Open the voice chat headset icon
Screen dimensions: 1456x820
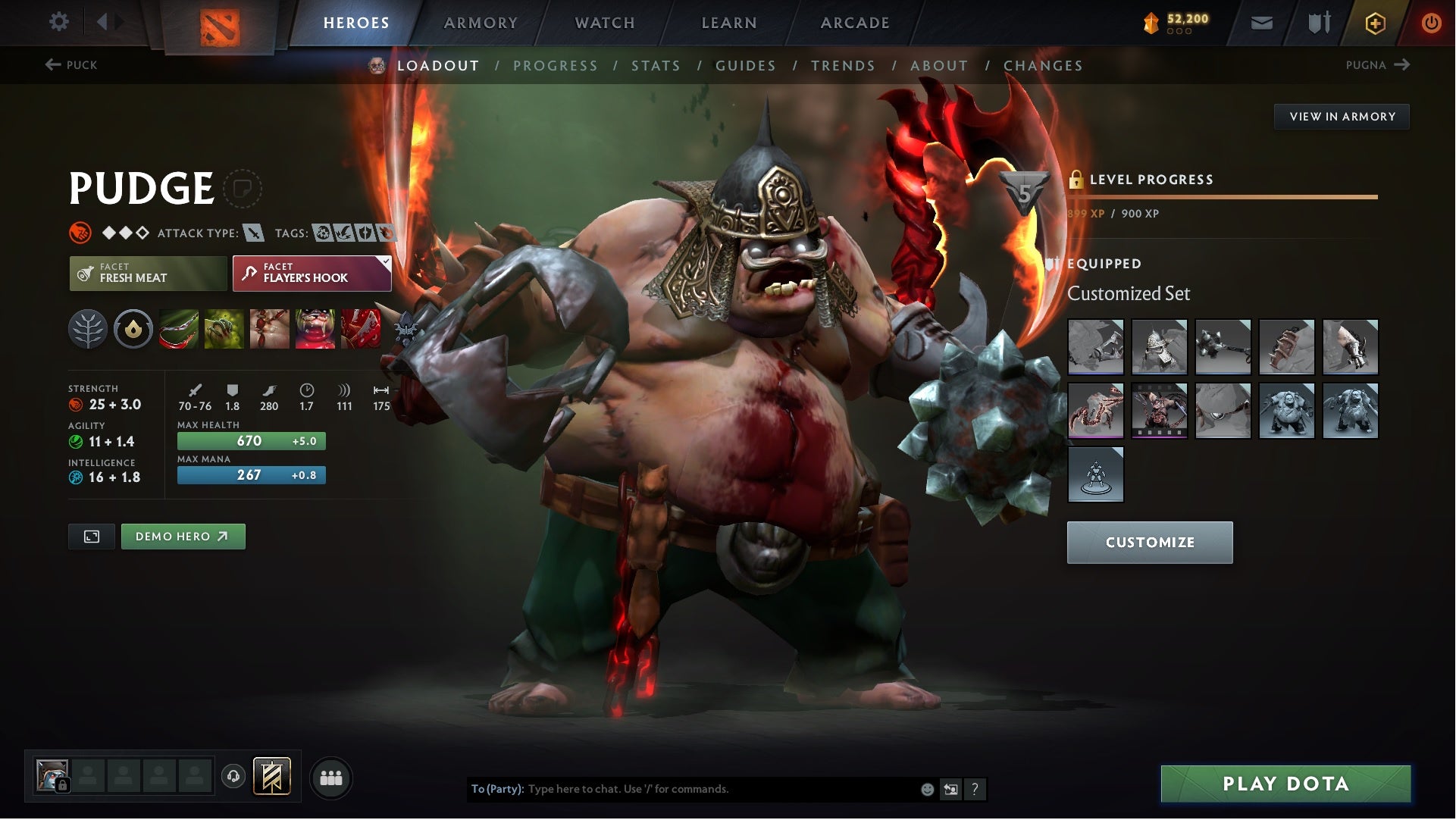tap(233, 777)
